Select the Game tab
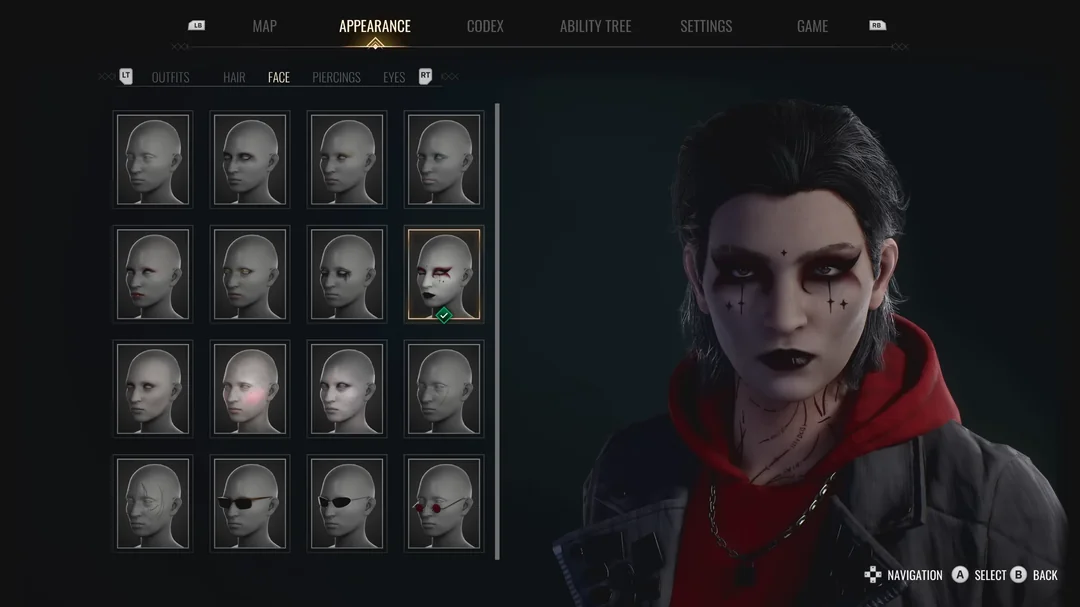Screen dimensions: 1080x607 812,27
